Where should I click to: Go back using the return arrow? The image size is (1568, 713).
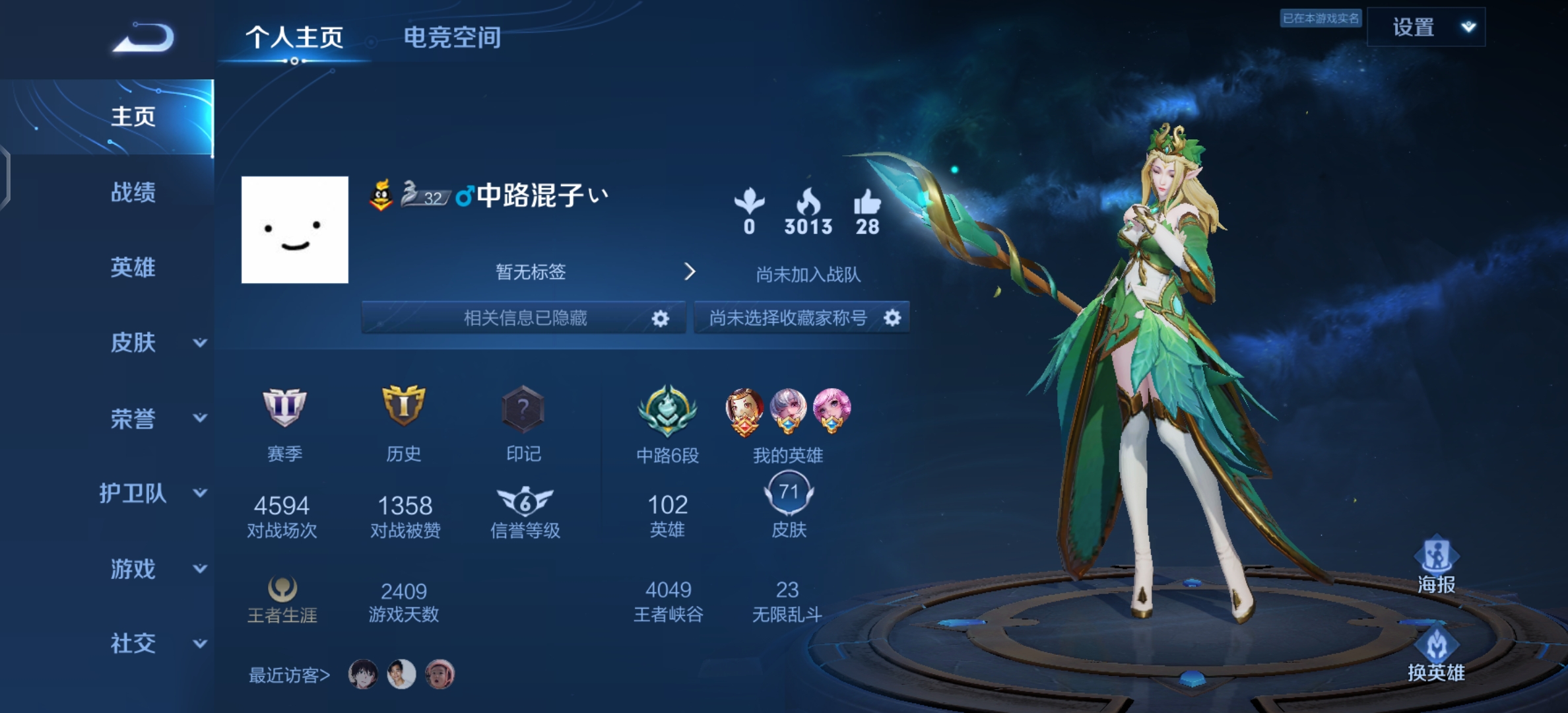point(144,38)
